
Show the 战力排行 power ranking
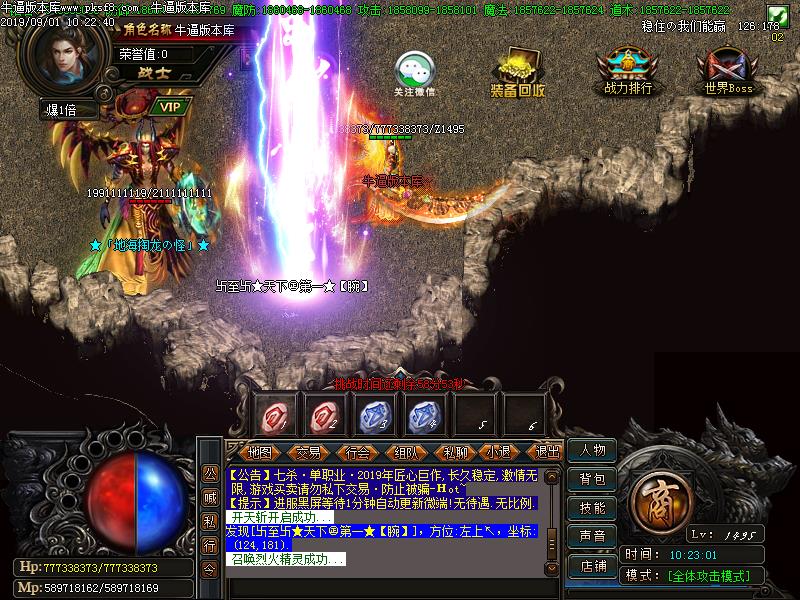coord(628,70)
